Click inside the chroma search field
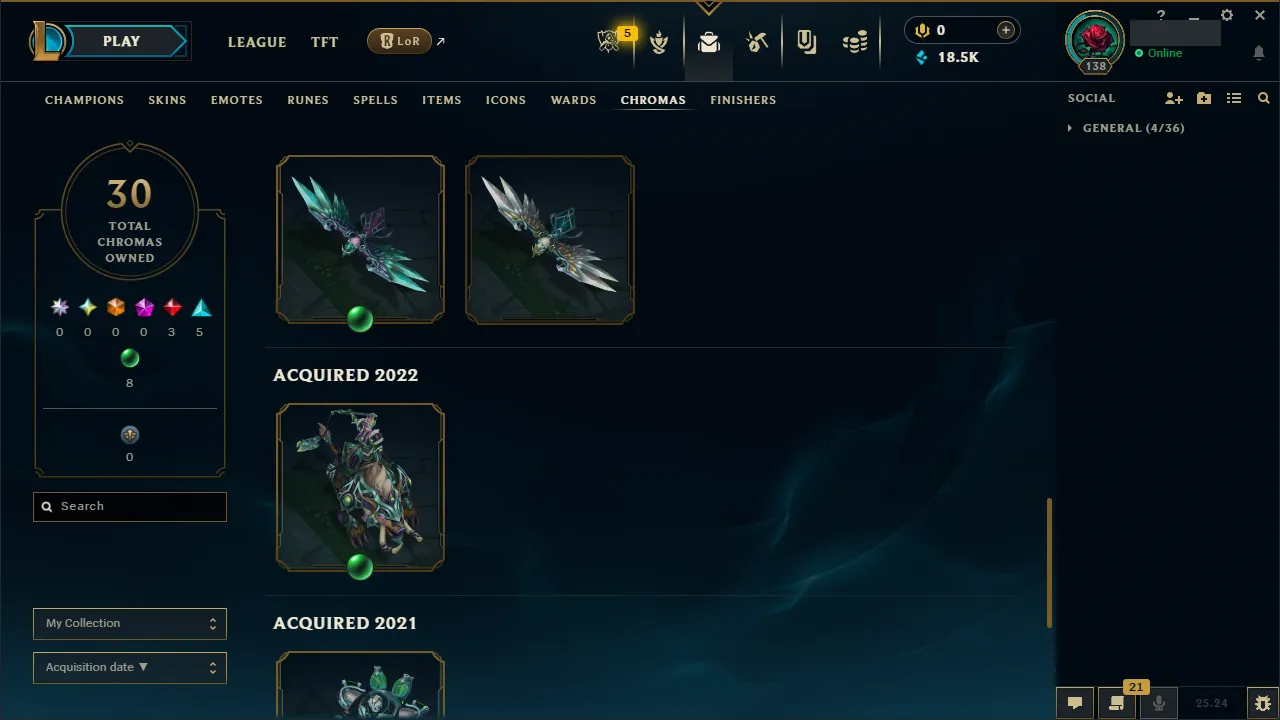This screenshot has width=1280, height=720. tap(129, 506)
